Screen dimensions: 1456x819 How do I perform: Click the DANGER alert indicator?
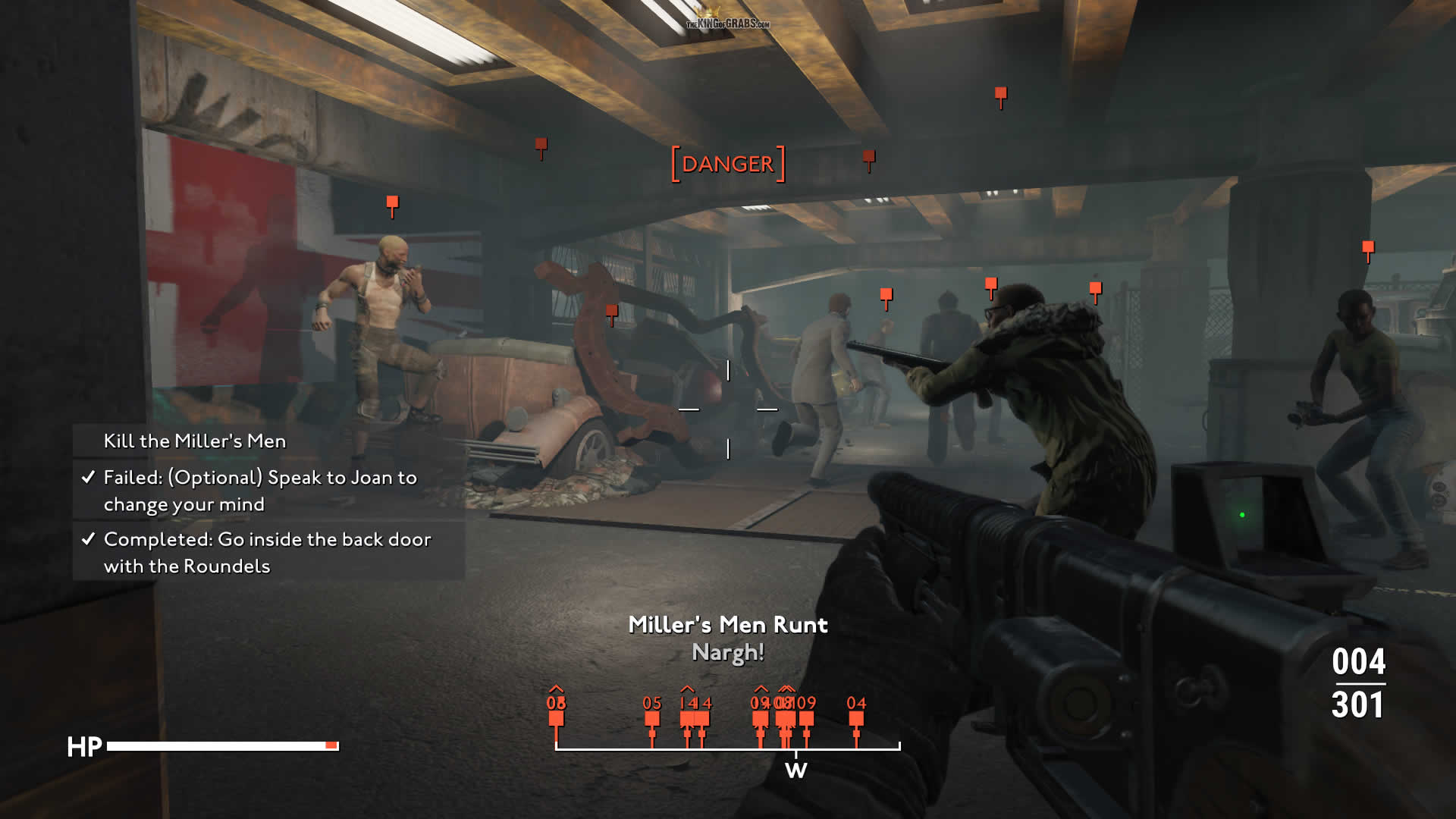click(x=728, y=164)
